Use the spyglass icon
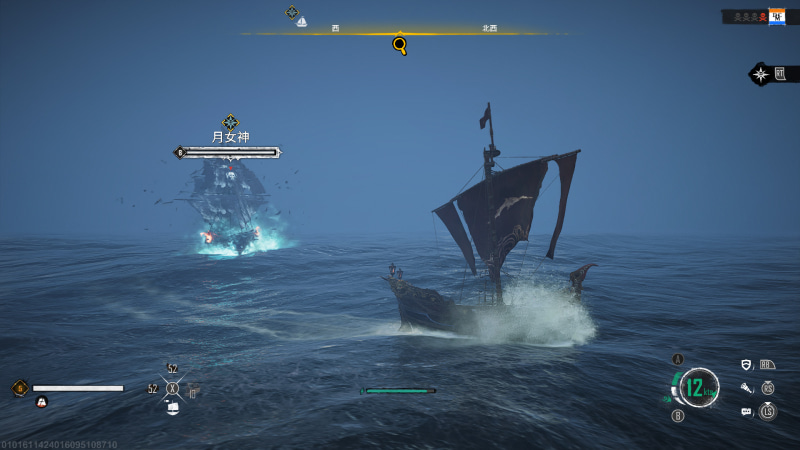800x450 pixels. (x=746, y=388)
